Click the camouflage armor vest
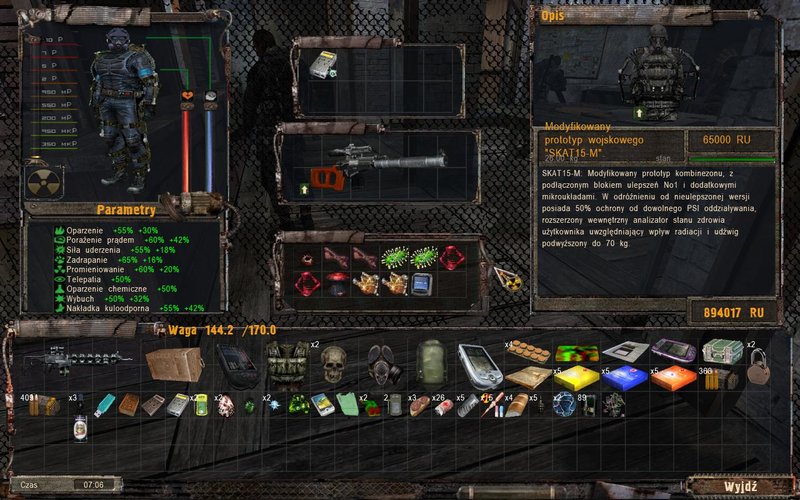800x500 pixels. point(285,362)
